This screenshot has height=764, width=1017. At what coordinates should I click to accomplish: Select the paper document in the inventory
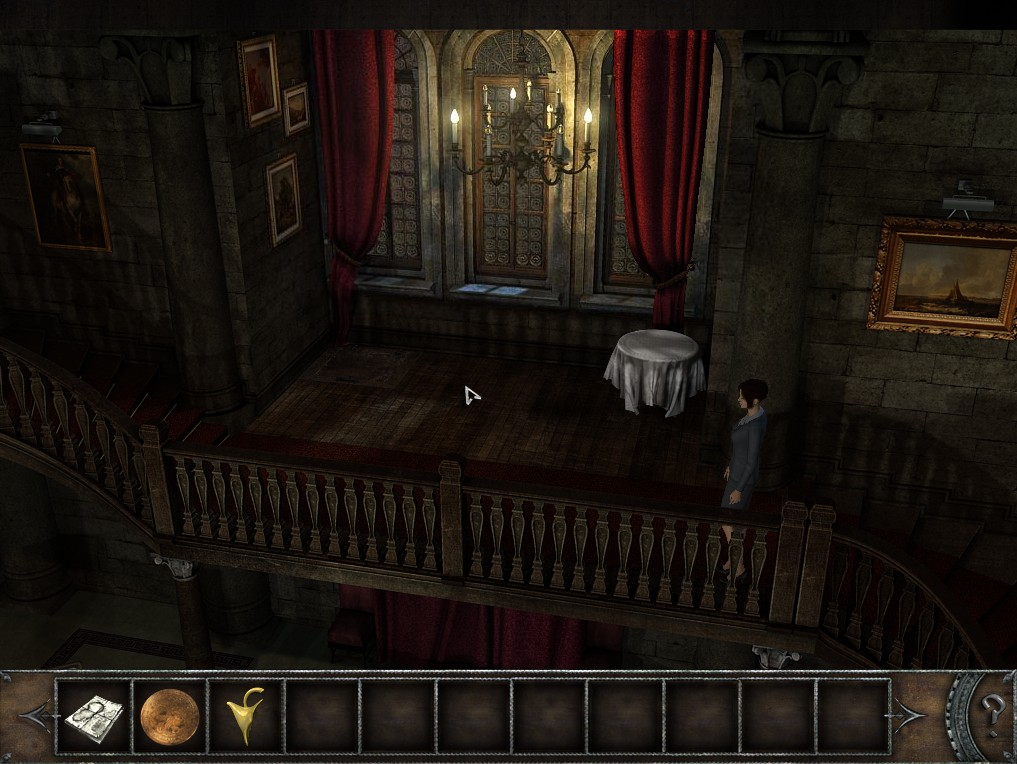pyautogui.click(x=94, y=715)
